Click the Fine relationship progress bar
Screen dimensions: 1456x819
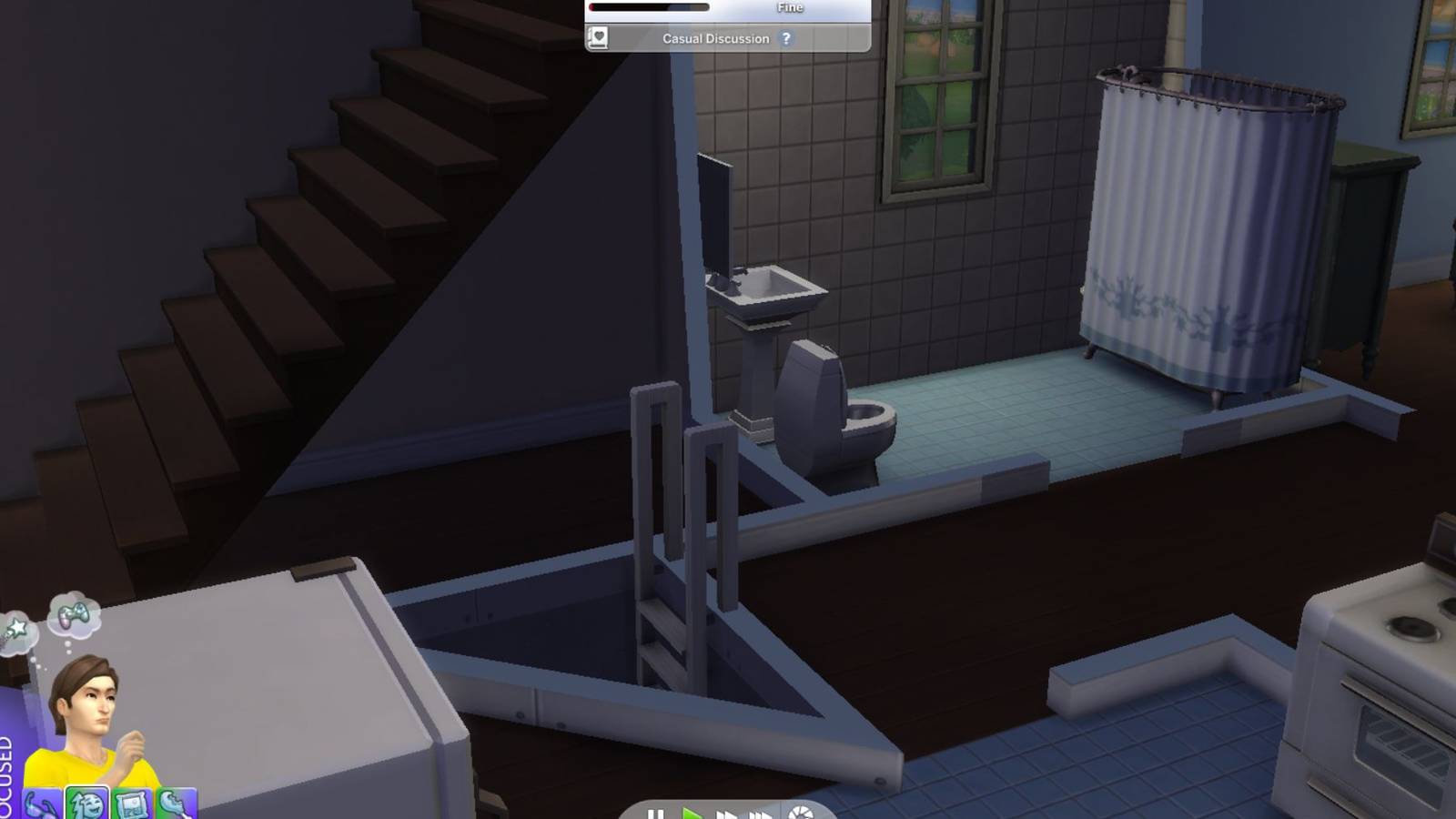coord(649,7)
